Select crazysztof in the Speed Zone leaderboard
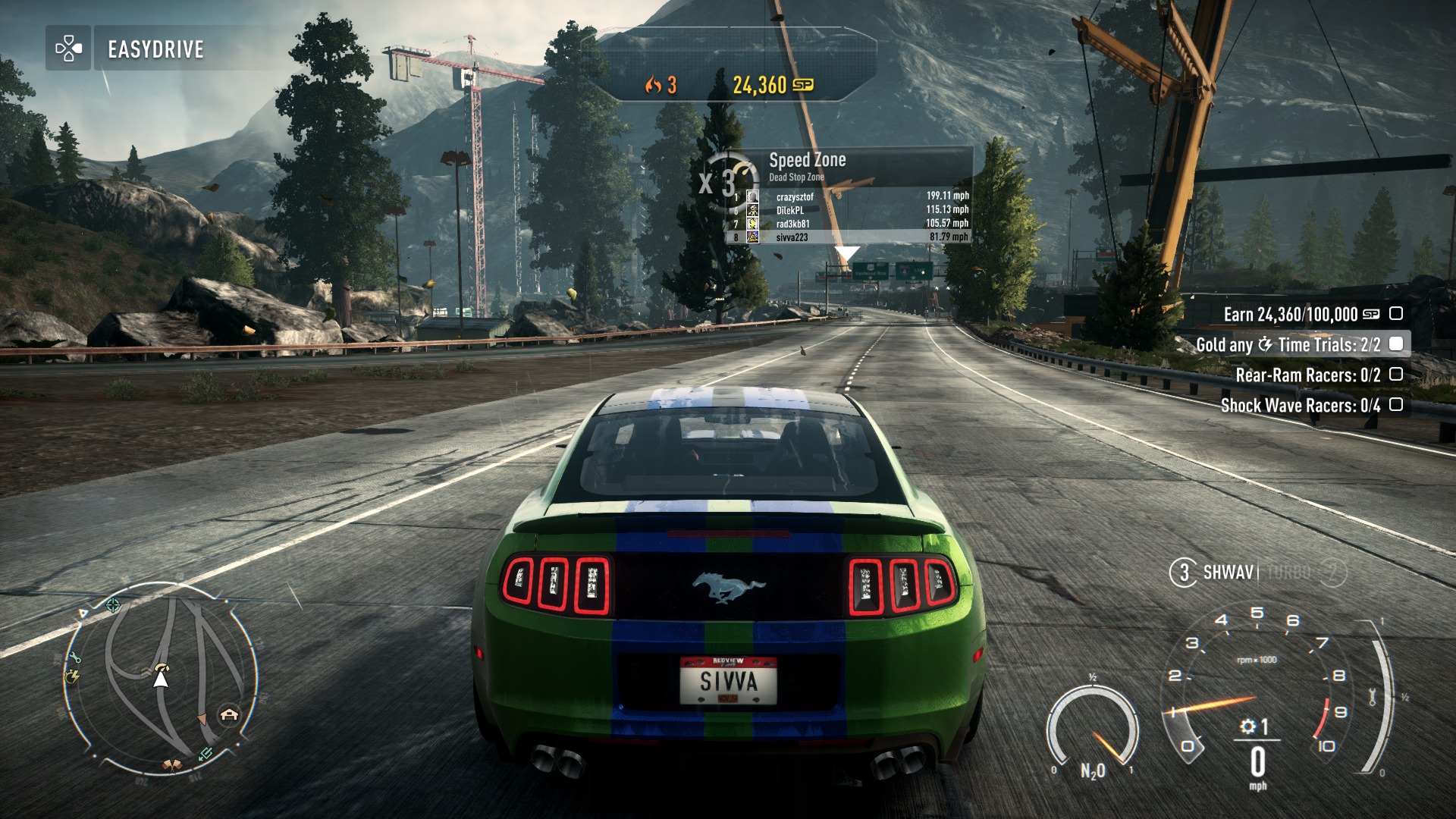The image size is (1456, 819). [x=849, y=196]
